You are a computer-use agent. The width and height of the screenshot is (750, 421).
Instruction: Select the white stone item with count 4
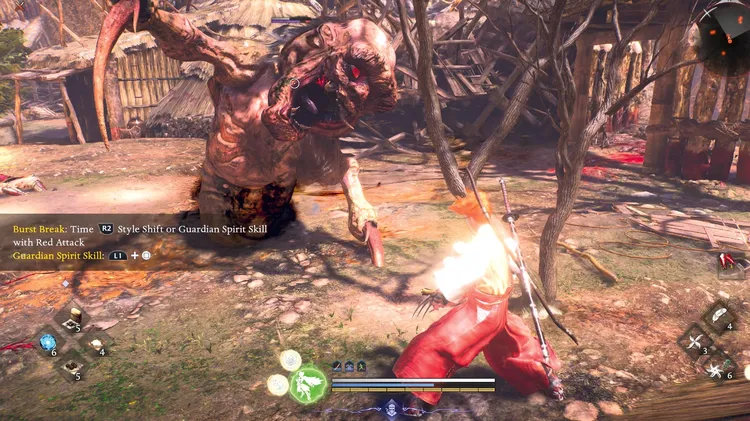pos(96,343)
